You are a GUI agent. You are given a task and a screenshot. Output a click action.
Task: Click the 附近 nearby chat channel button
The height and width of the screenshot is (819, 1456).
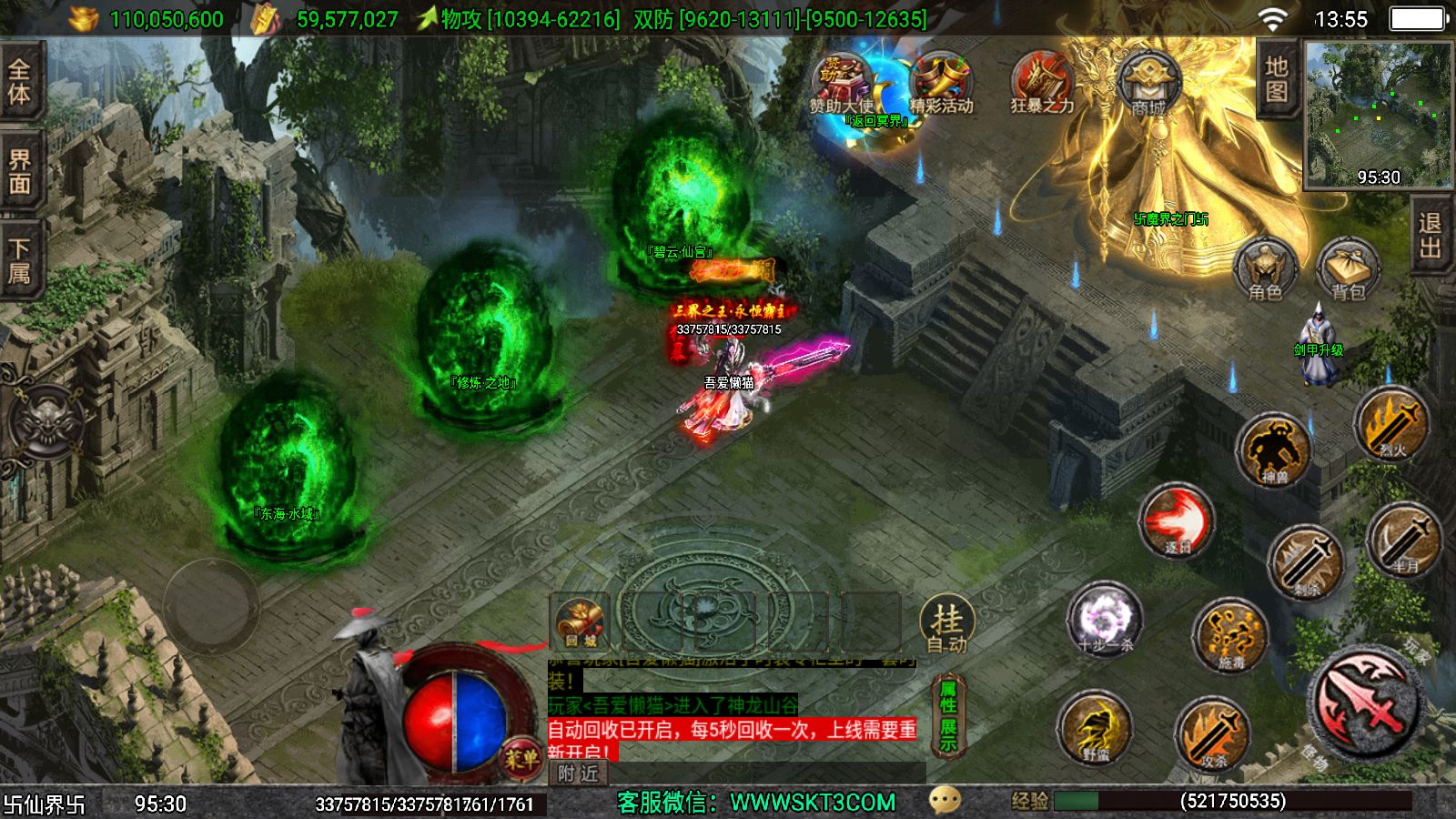579,773
